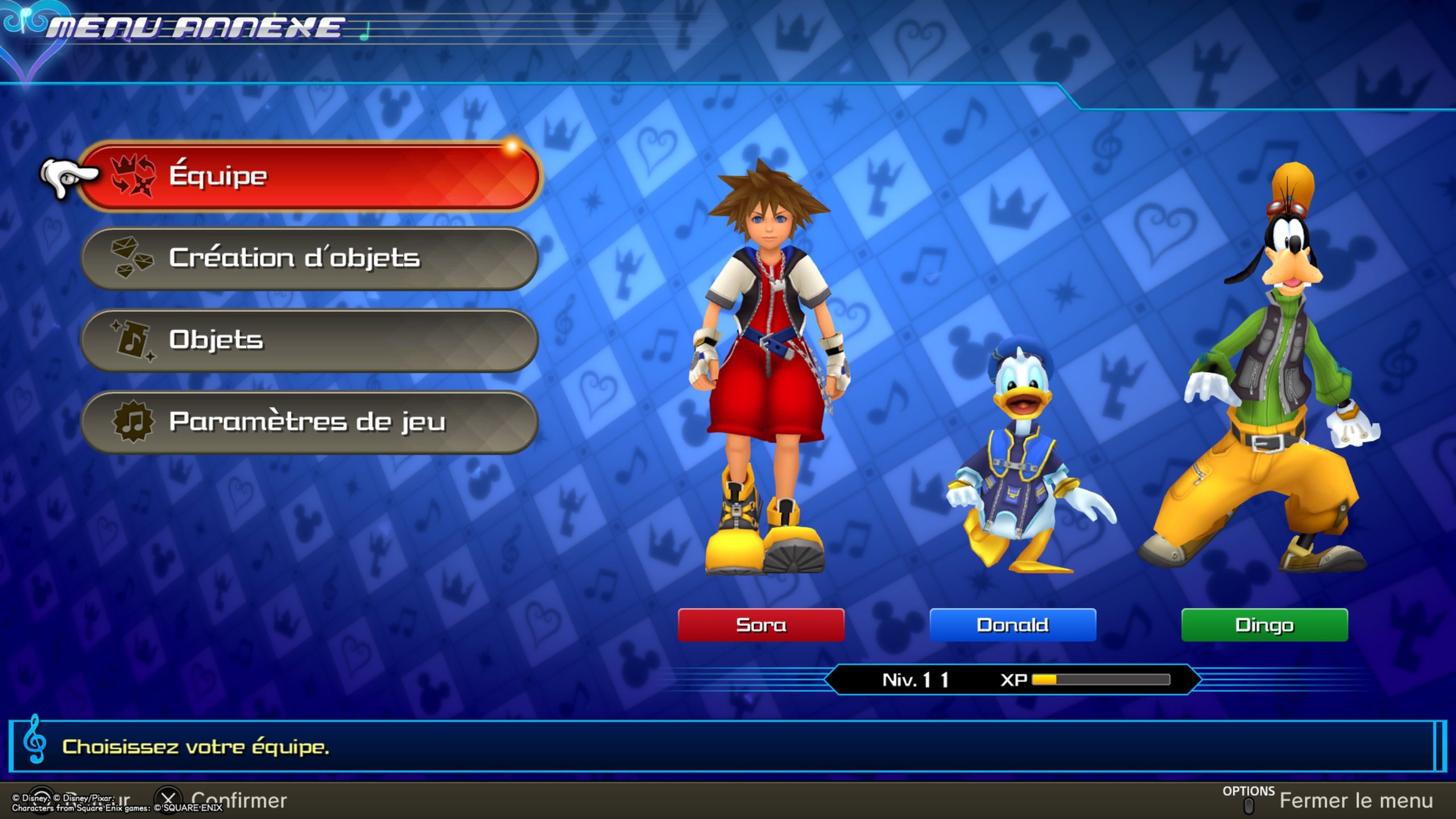Click Confirmer at the bottom bar

click(x=238, y=801)
